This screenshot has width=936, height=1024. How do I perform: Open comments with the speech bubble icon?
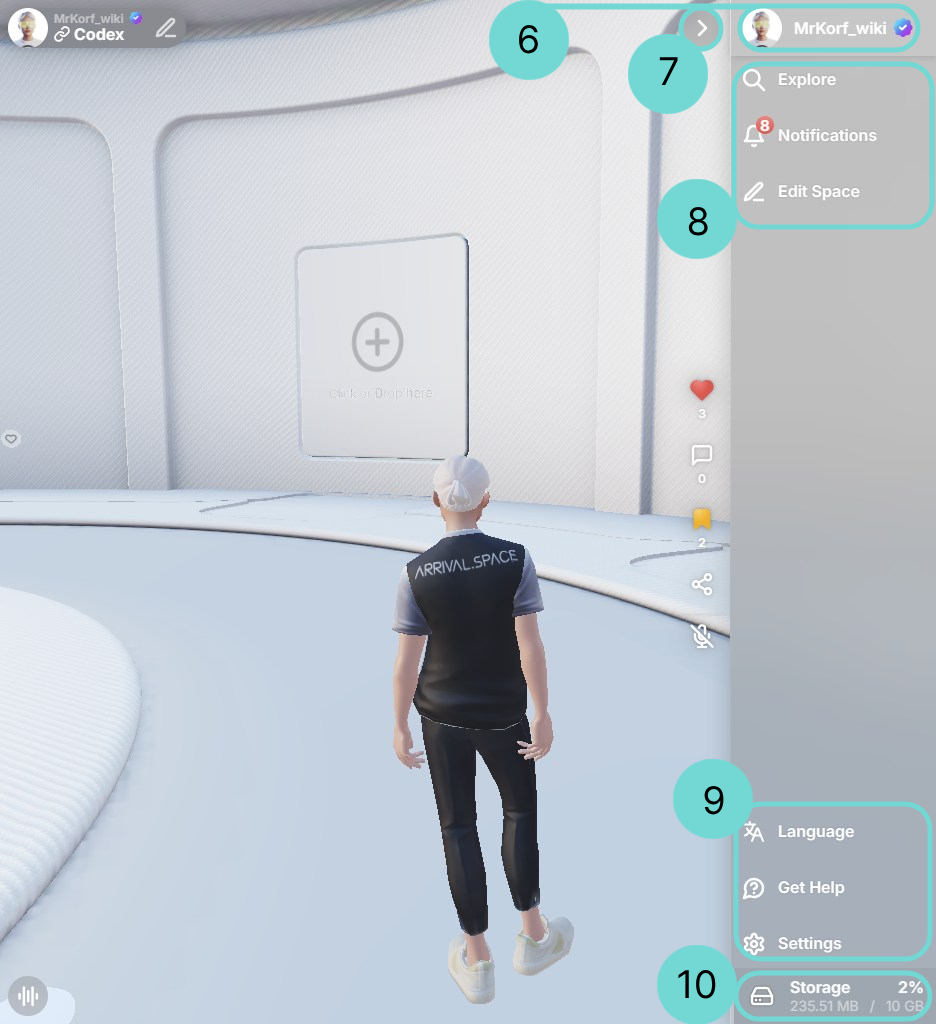pos(702,456)
